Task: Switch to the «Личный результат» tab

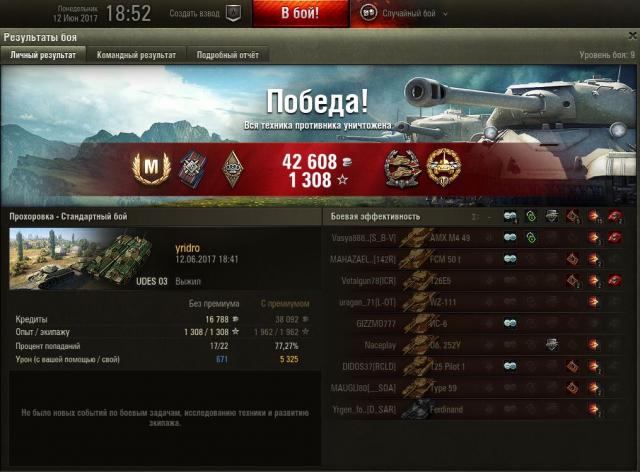Action: click(43, 55)
